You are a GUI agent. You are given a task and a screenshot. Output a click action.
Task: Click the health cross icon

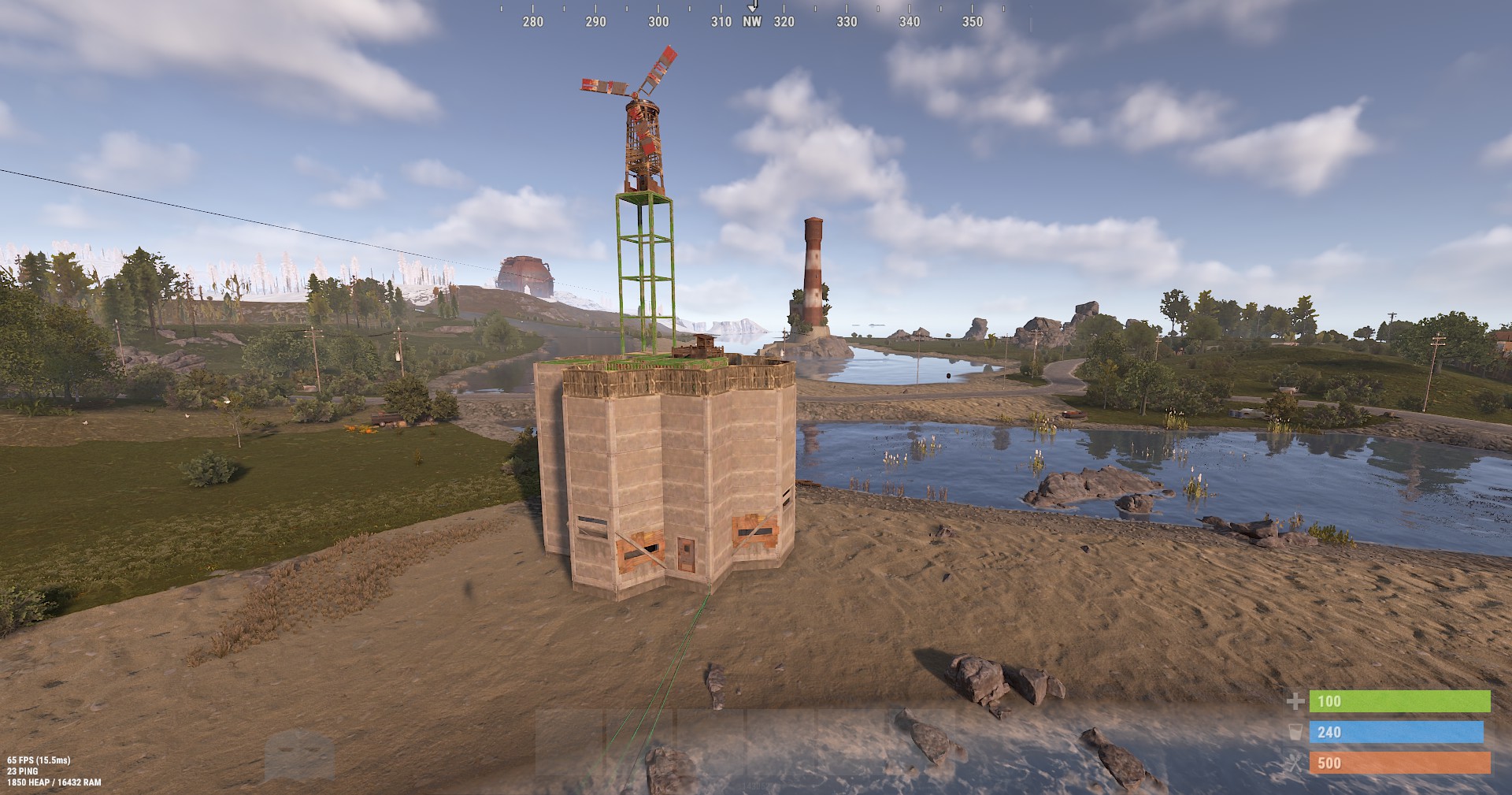tap(1295, 701)
